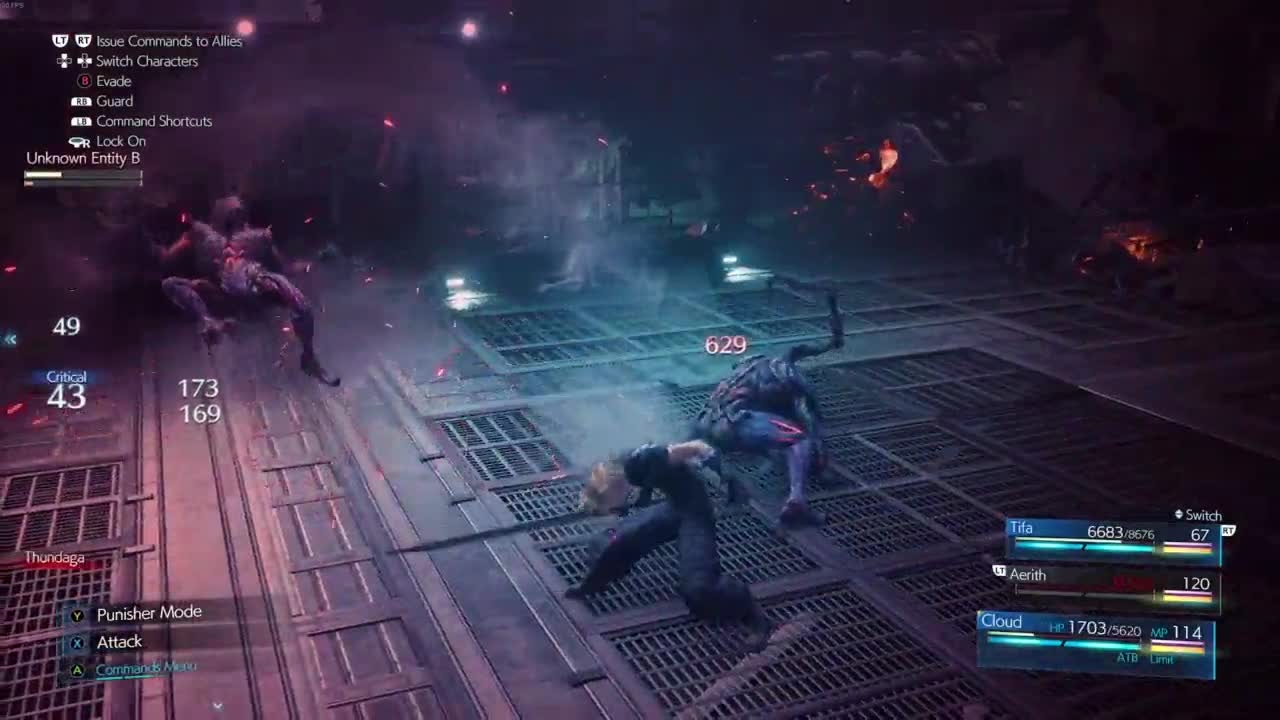
Task: Choose the Attack command
Action: (x=119, y=642)
